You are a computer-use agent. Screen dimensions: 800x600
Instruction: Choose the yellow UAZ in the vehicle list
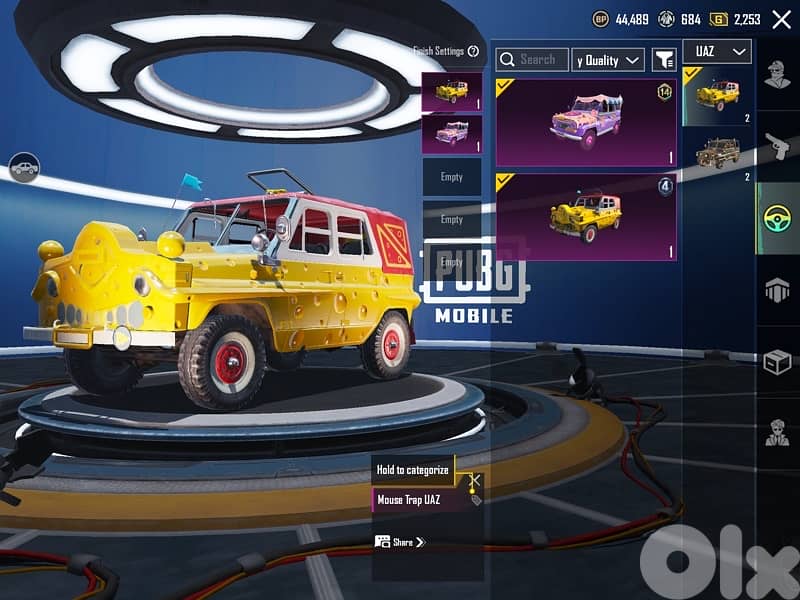coord(718,96)
